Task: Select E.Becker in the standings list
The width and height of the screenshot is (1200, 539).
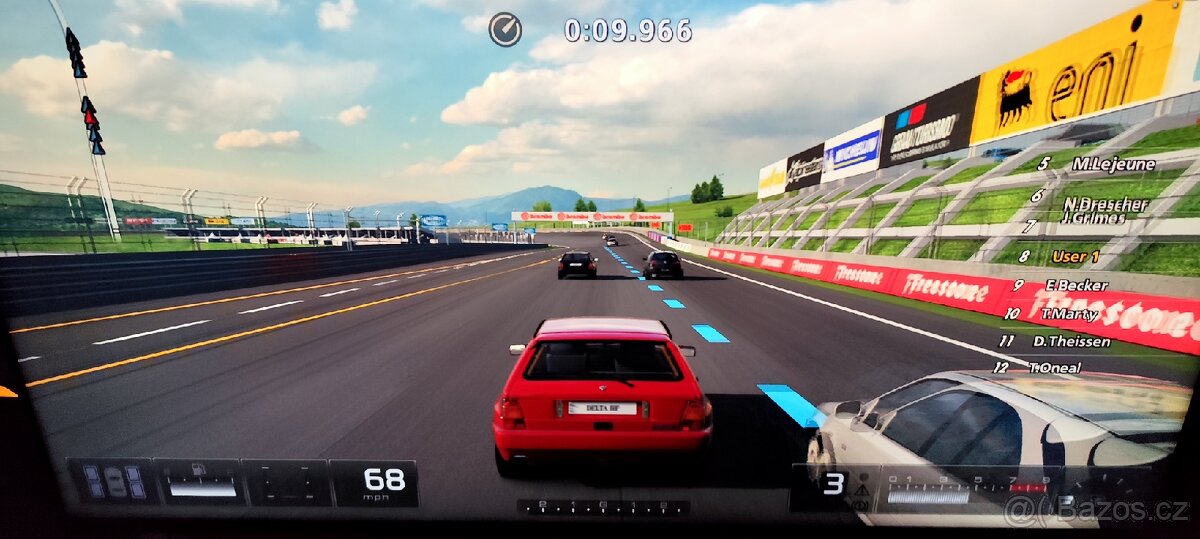Action: click(1076, 285)
